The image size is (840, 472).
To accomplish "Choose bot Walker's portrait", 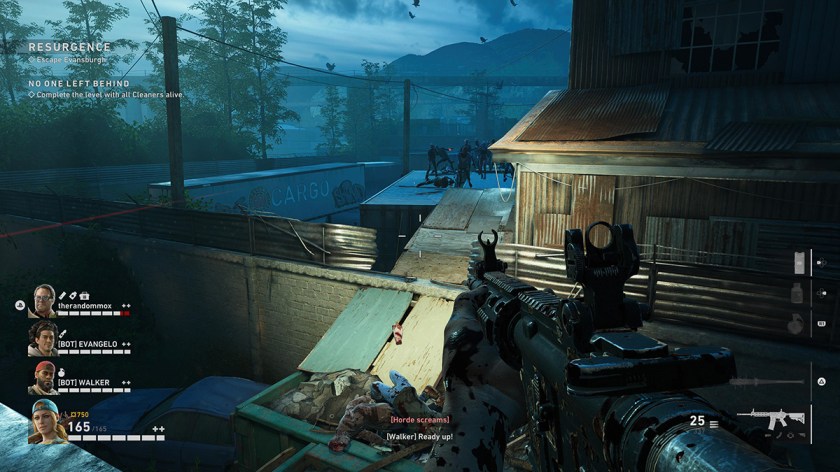I will 42,377.
